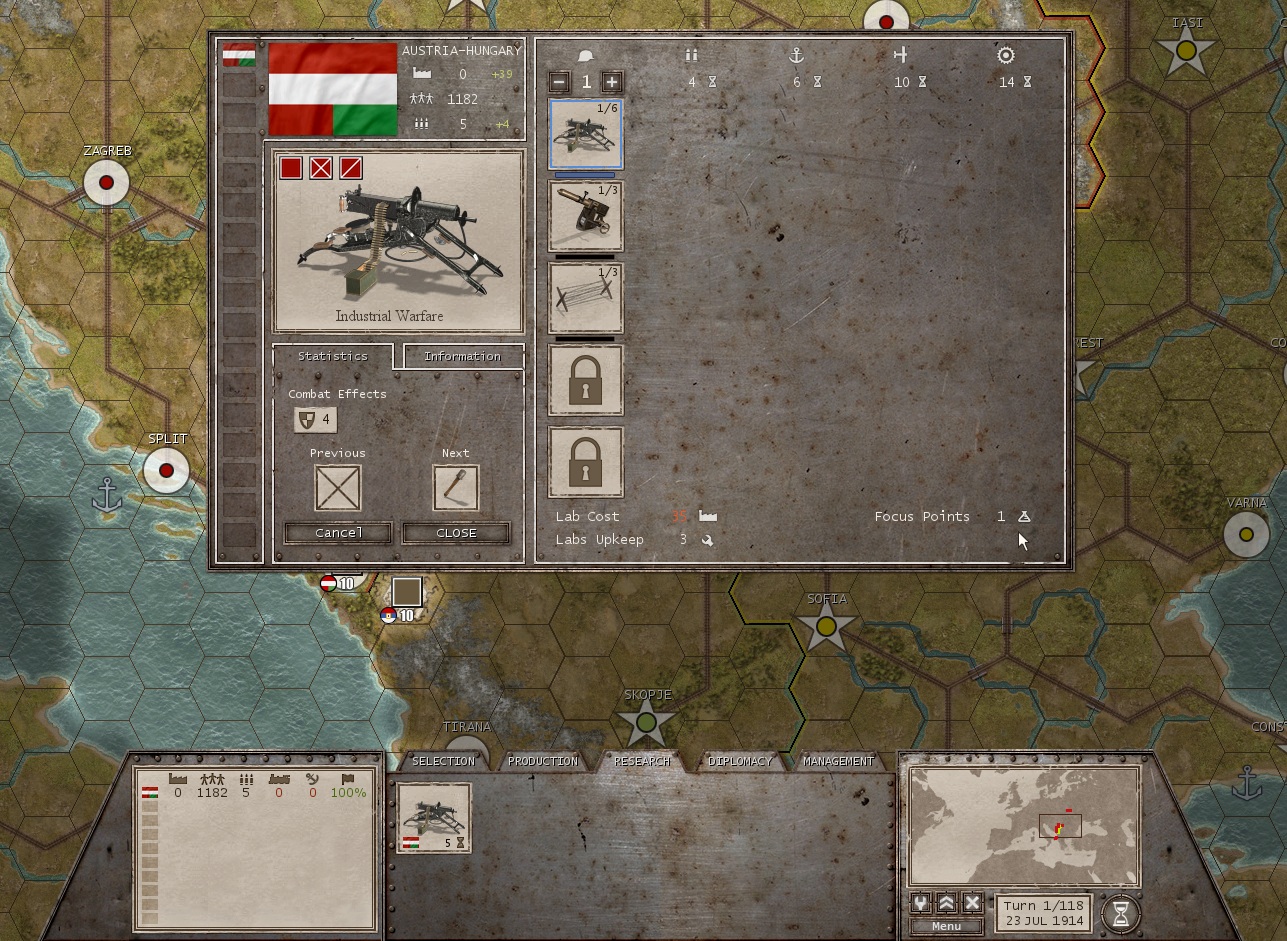Open the naval research category via anchor icon
Image resolution: width=1287 pixels, height=941 pixels.
[796, 55]
